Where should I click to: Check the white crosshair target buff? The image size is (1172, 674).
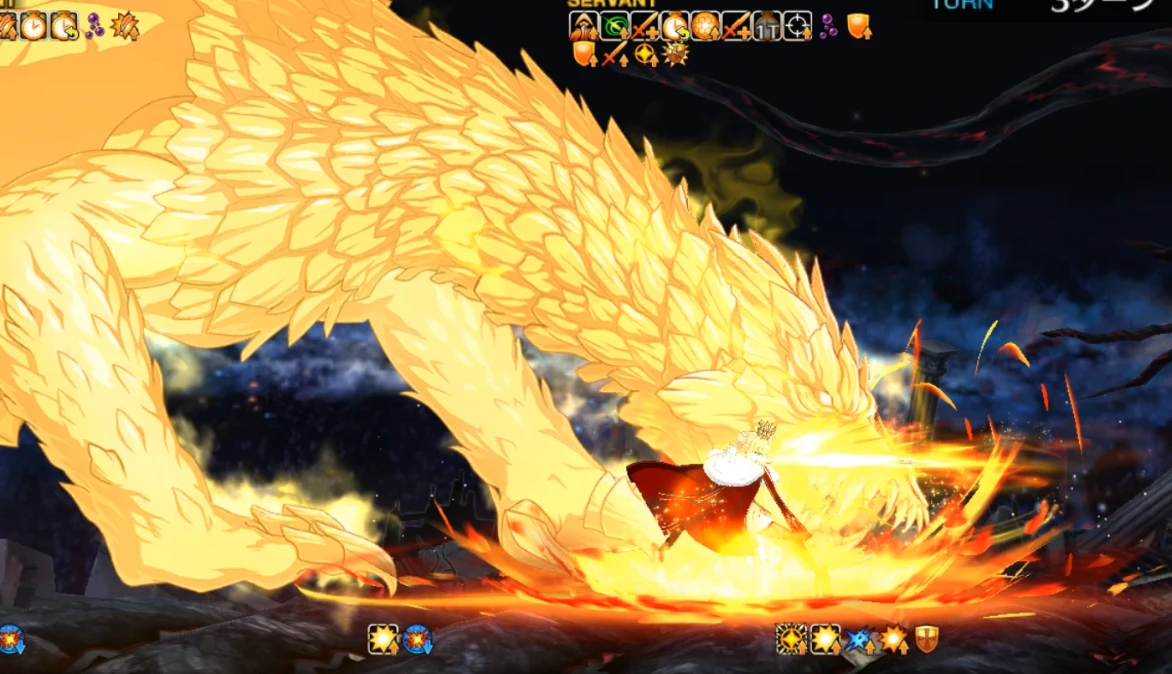point(797,26)
